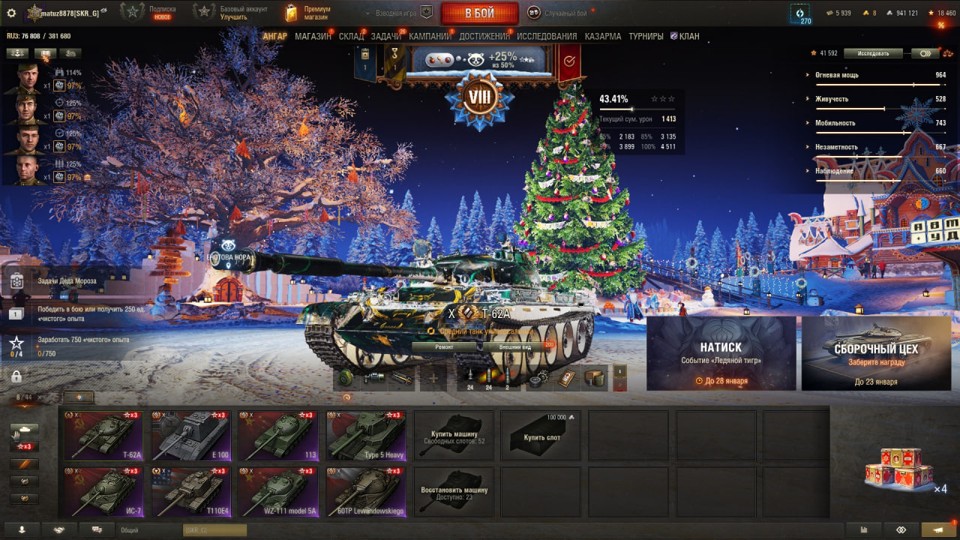This screenshot has width=960, height=540.
Task: Open the Внешний вид exterior customization
Action: coord(514,347)
